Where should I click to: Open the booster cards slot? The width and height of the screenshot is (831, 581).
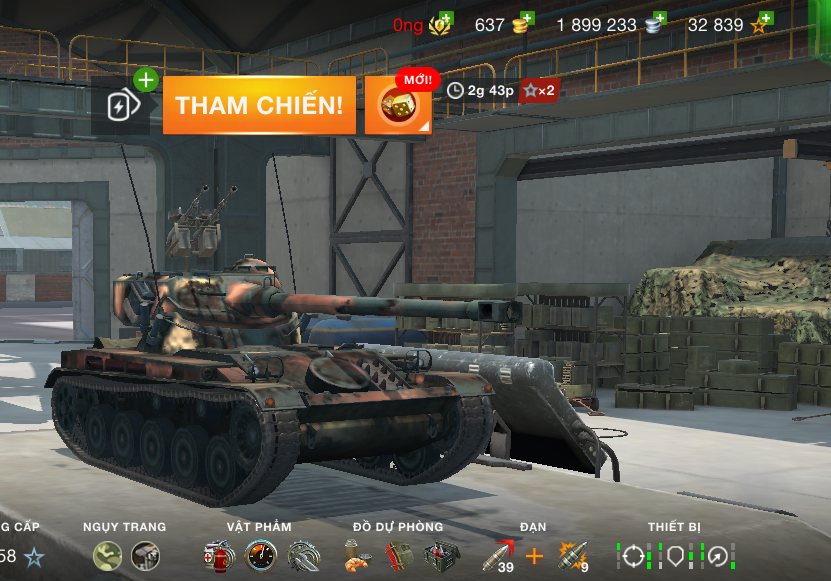pyautogui.click(x=121, y=105)
